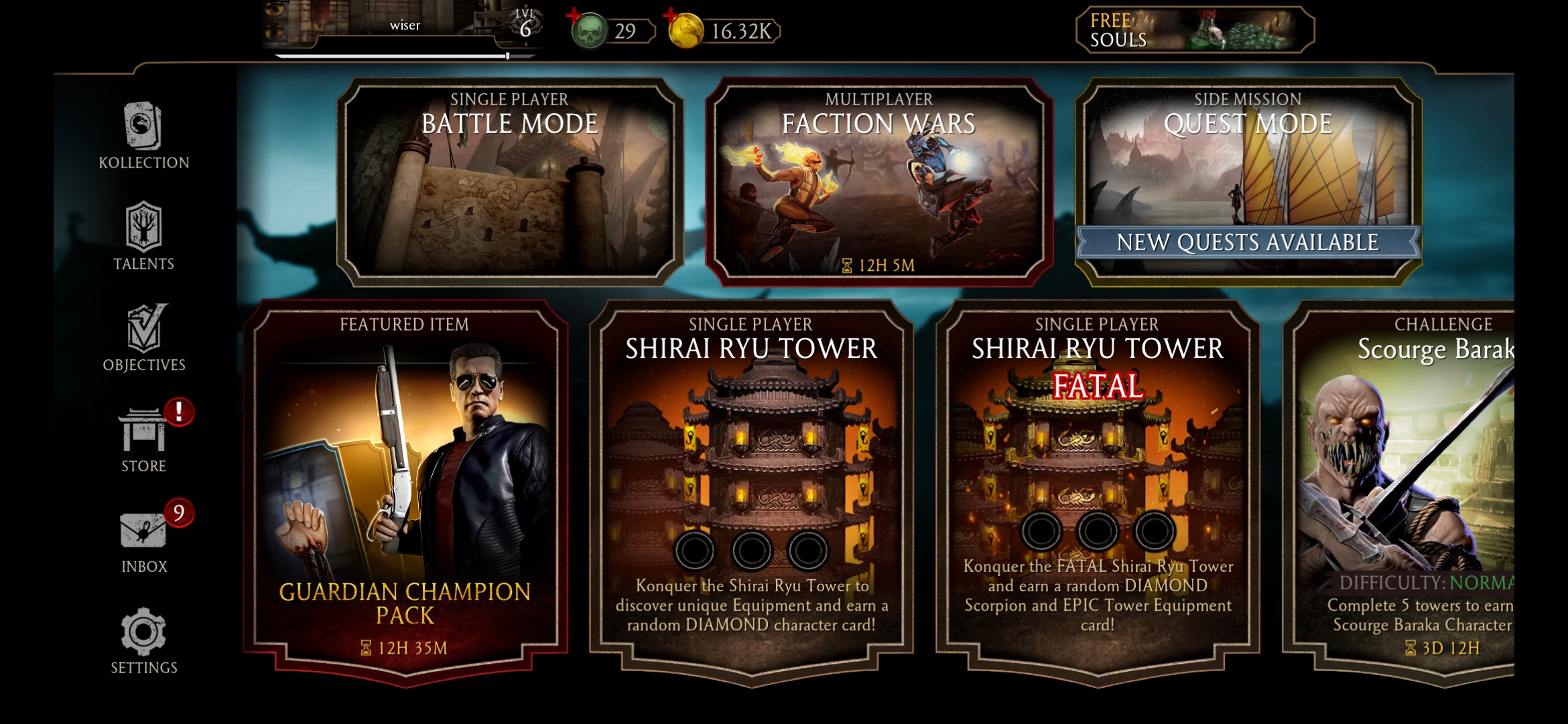Choose the FATAL Shirai Ryu Tower
The height and width of the screenshot is (724, 1568).
click(x=1097, y=489)
